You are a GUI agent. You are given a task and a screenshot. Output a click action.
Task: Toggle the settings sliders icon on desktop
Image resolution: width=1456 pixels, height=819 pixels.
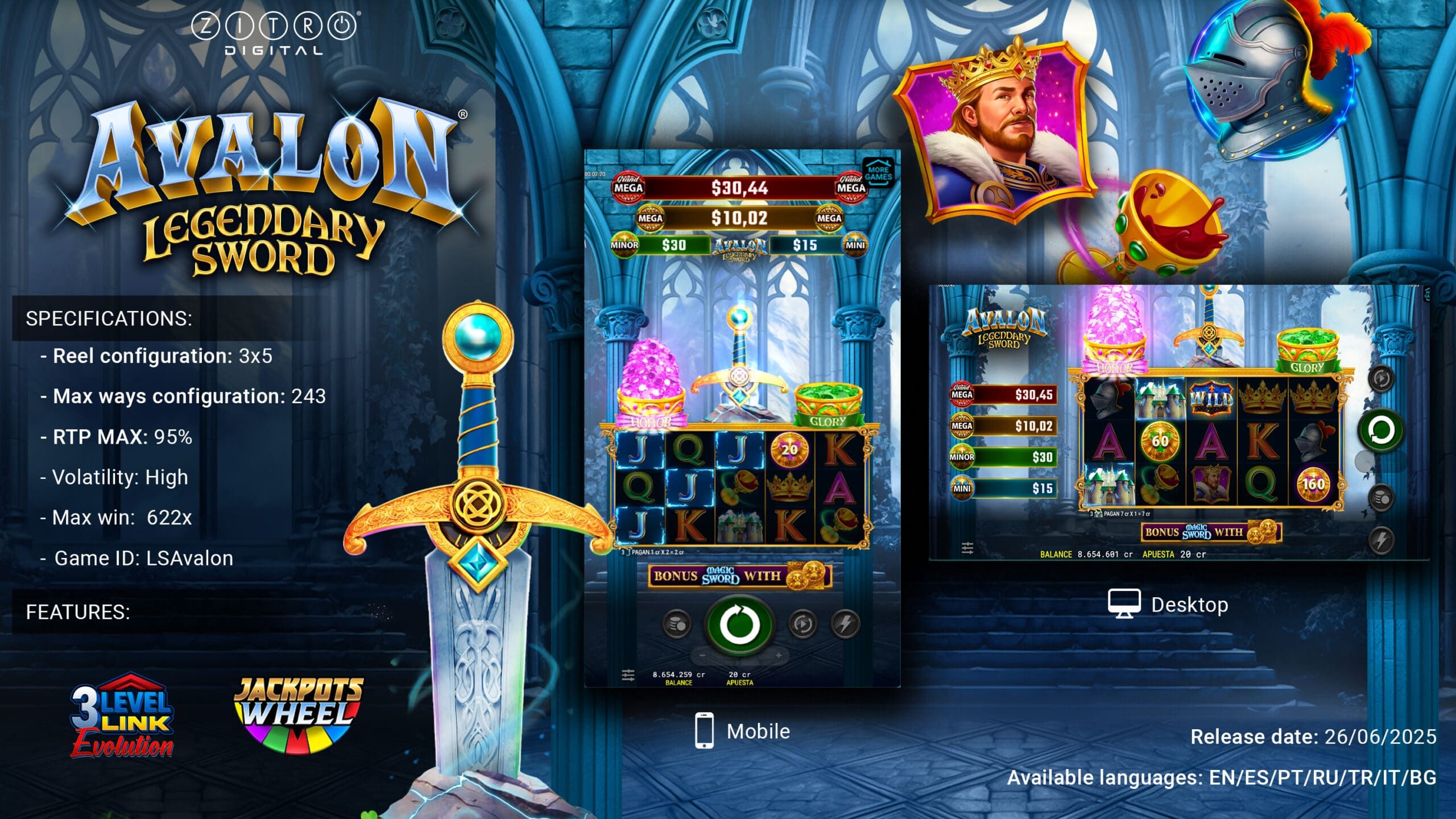[x=967, y=549]
